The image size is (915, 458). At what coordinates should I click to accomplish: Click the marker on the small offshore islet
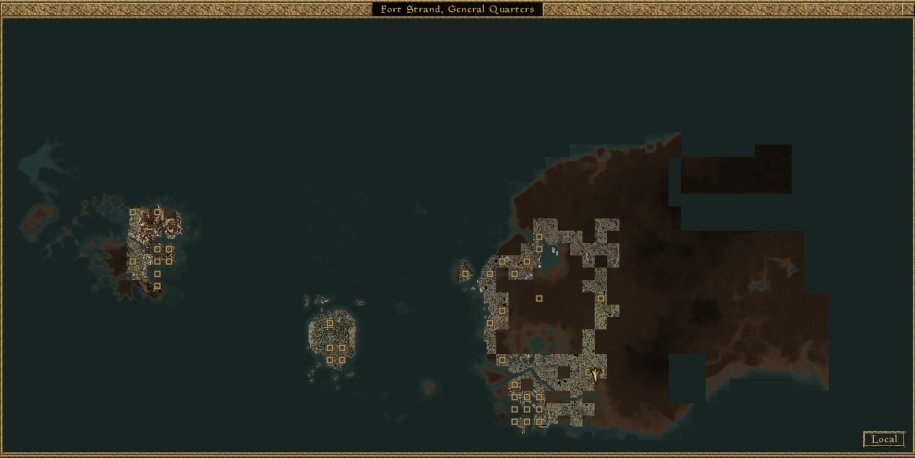[464, 274]
